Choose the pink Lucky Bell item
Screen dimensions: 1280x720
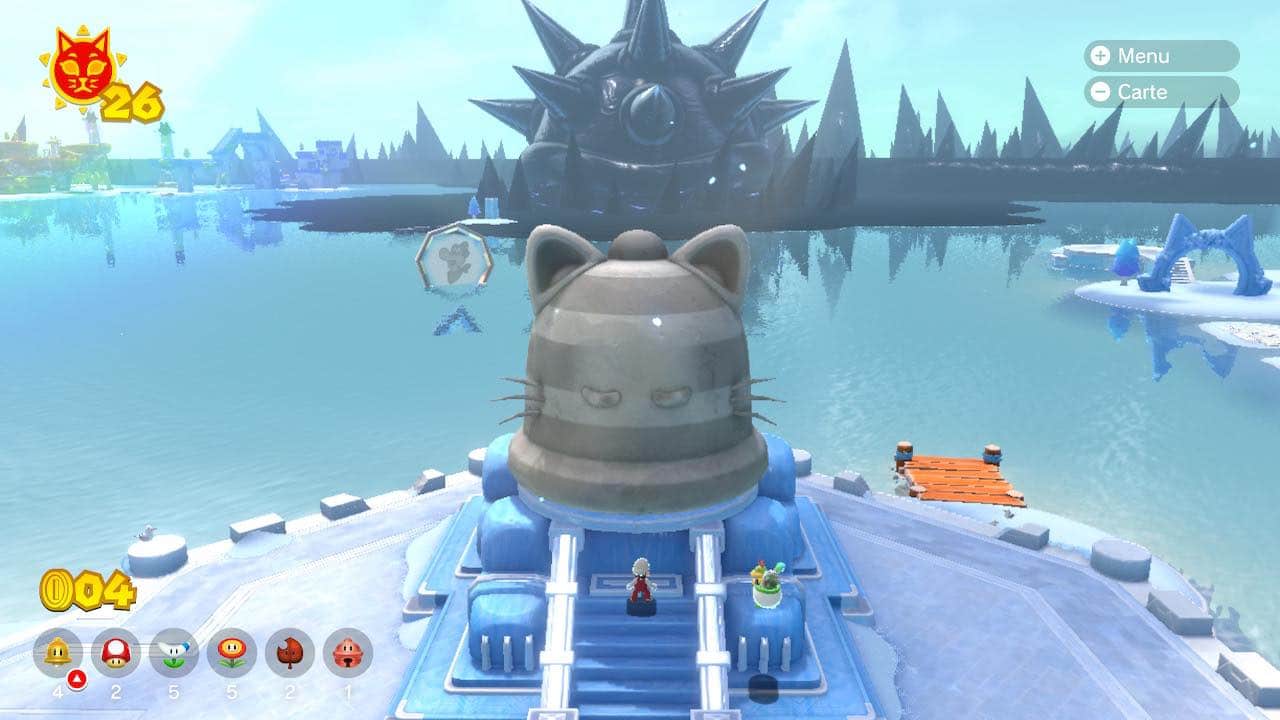tap(348, 653)
